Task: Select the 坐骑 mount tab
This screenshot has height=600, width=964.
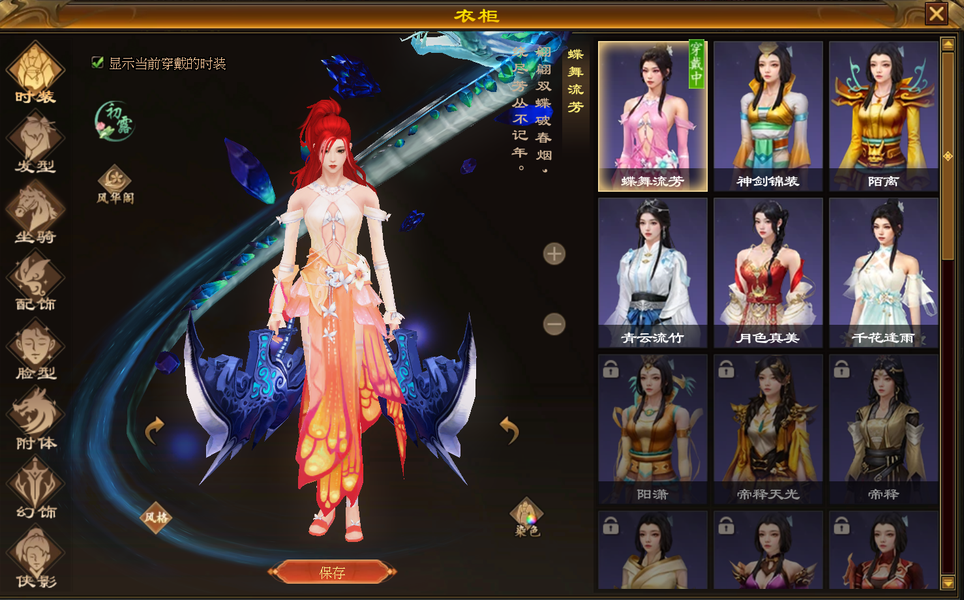Action: (36, 211)
